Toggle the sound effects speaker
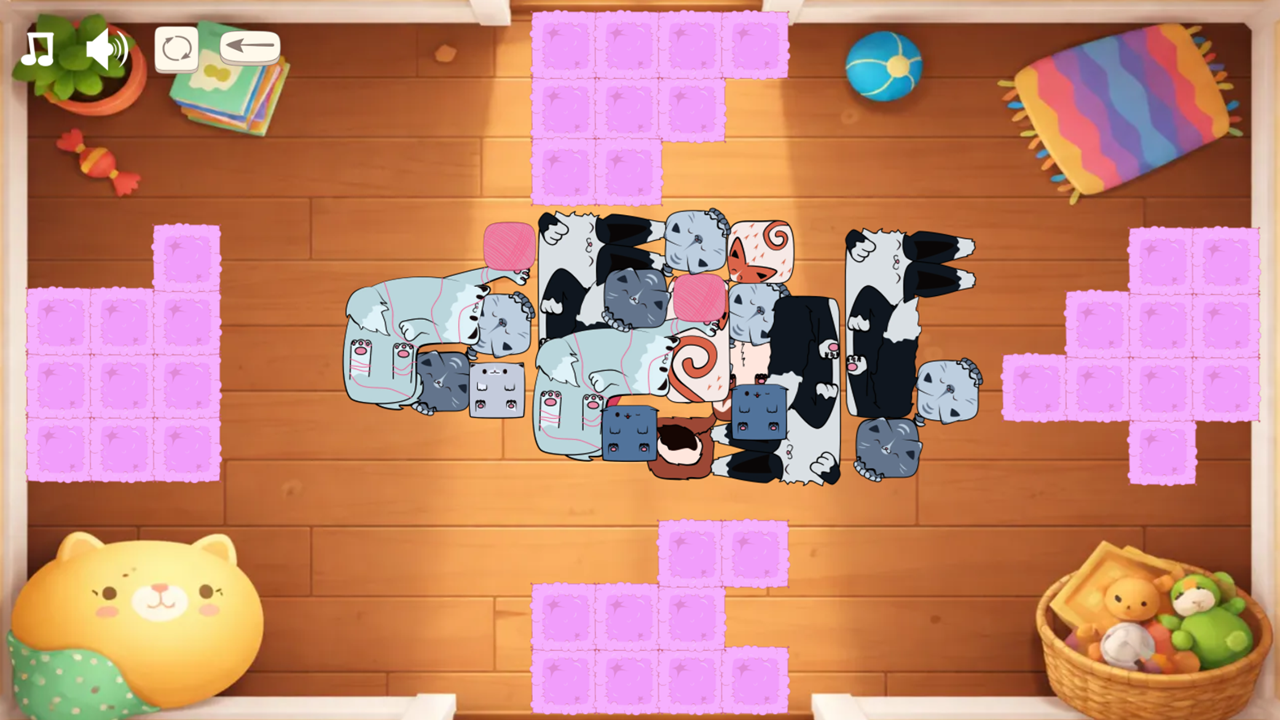1280x720 pixels. point(106,48)
